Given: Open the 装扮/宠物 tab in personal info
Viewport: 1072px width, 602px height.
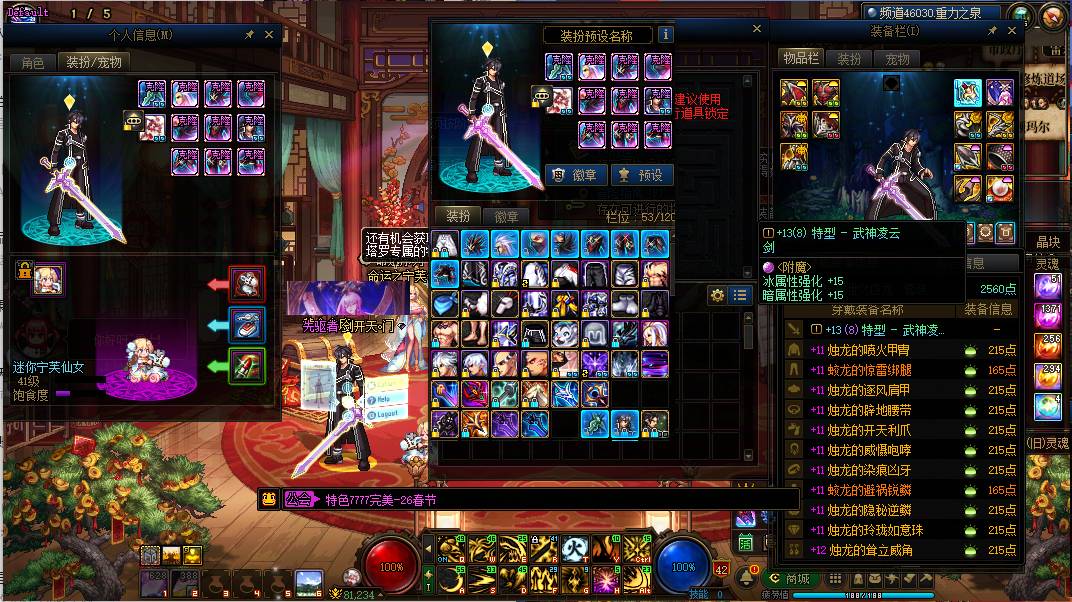Looking at the screenshot, I should [94, 62].
